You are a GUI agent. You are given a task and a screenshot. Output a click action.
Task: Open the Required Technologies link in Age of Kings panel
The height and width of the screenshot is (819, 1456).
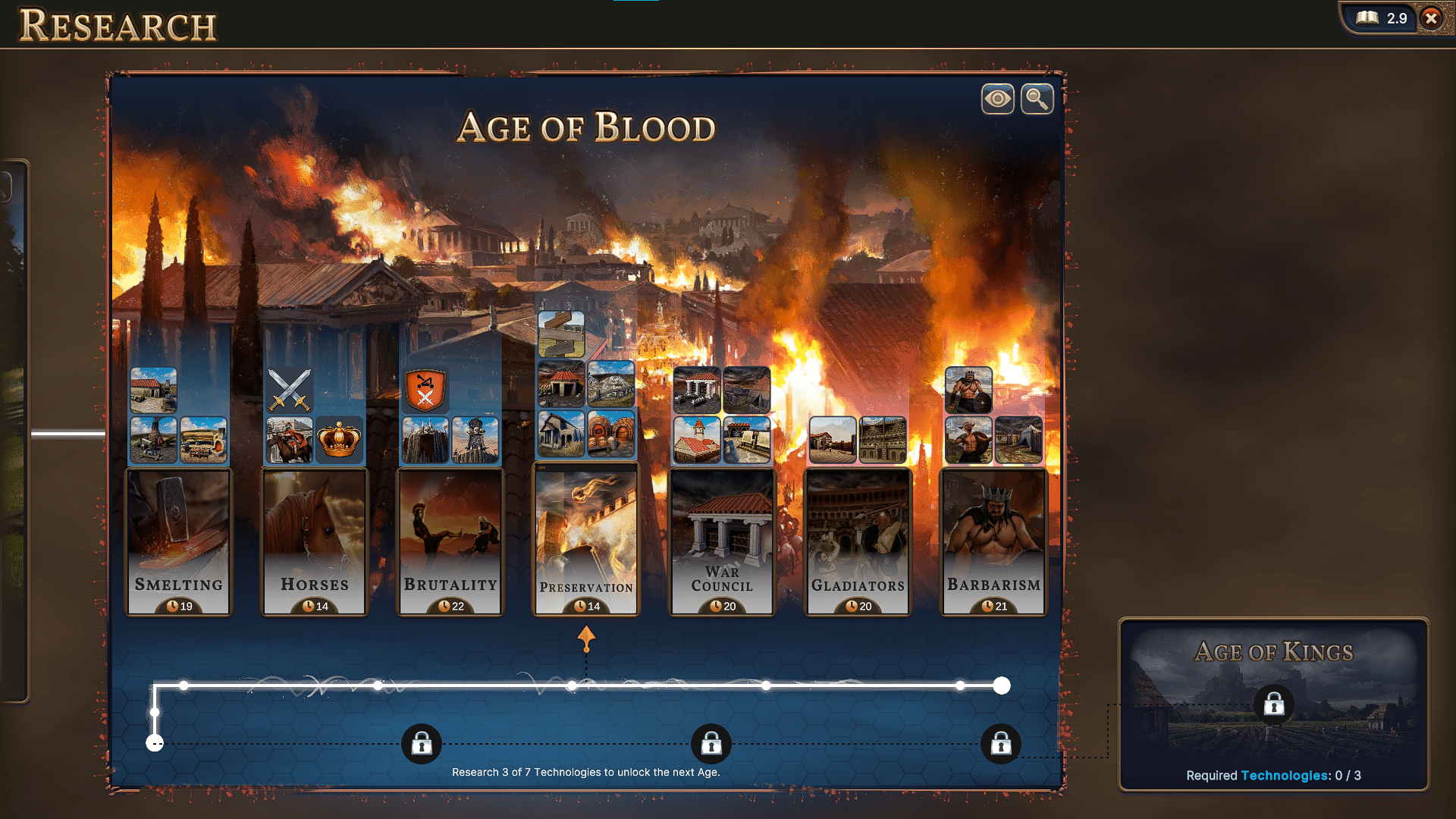(1284, 776)
